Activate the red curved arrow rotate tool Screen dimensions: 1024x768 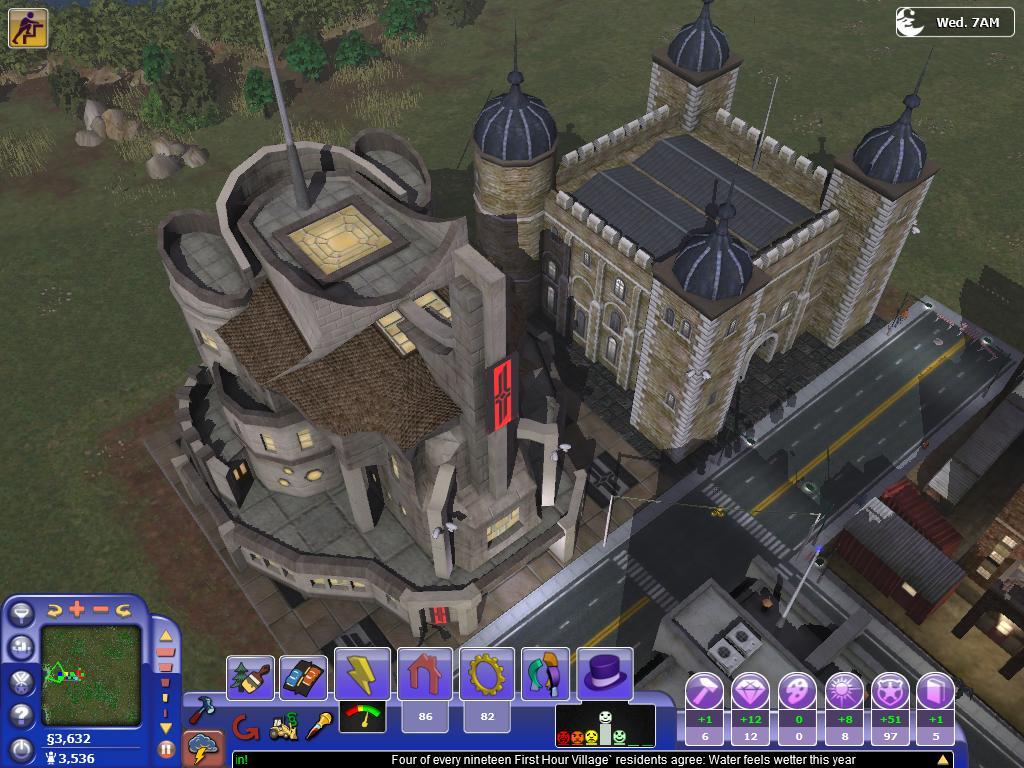[x=243, y=727]
